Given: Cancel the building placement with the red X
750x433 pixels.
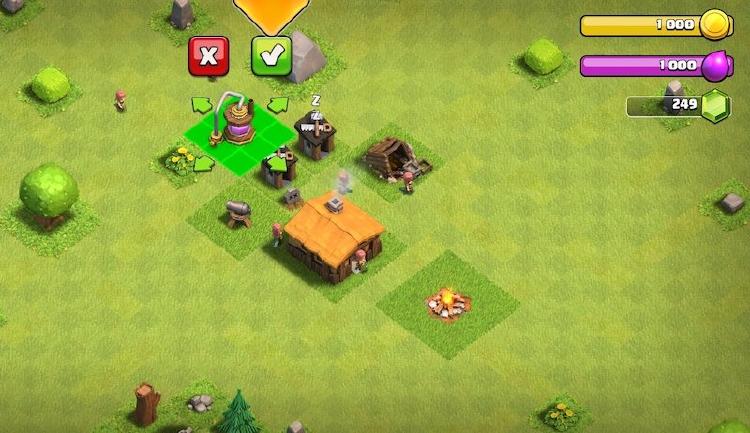Looking at the screenshot, I should pyautogui.click(x=208, y=56).
